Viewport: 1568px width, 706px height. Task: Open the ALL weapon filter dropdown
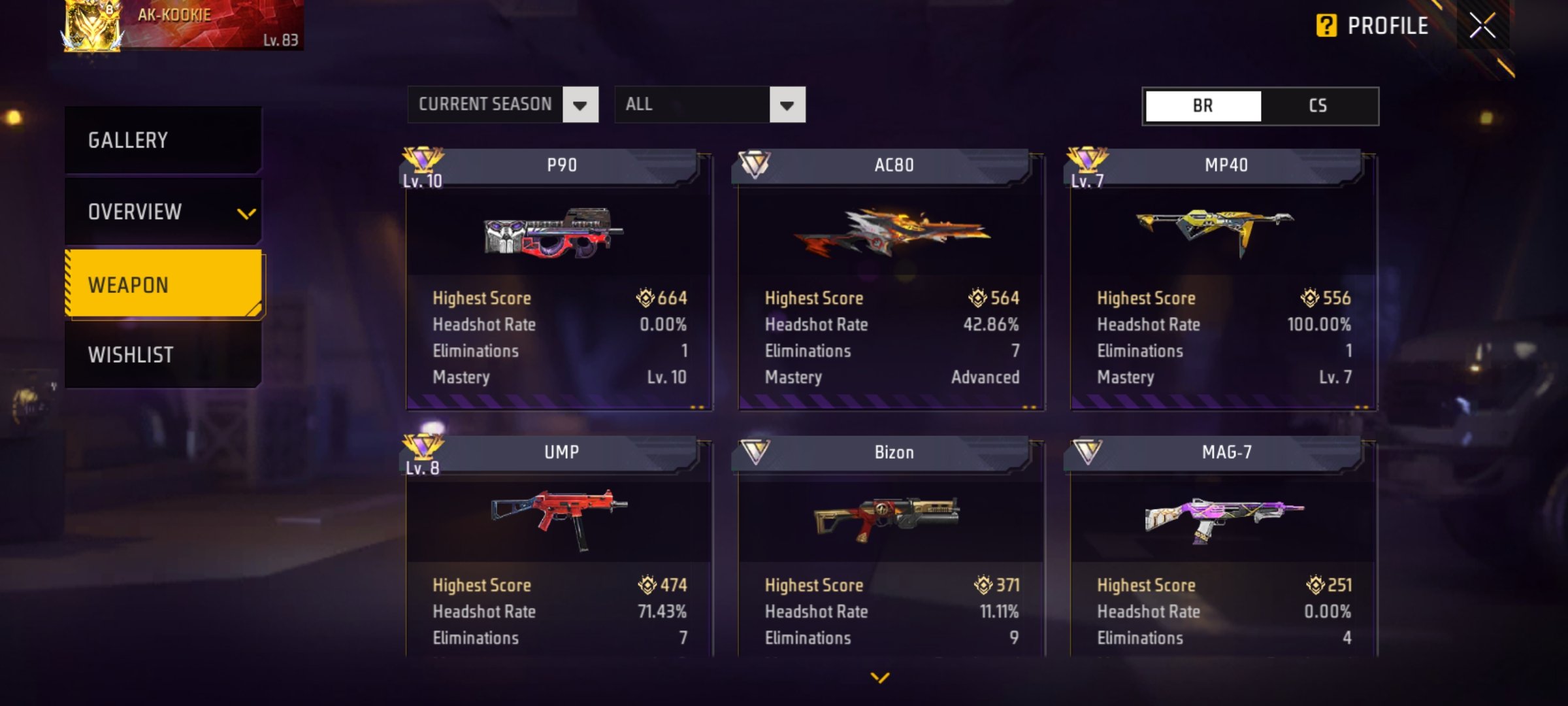(710, 105)
